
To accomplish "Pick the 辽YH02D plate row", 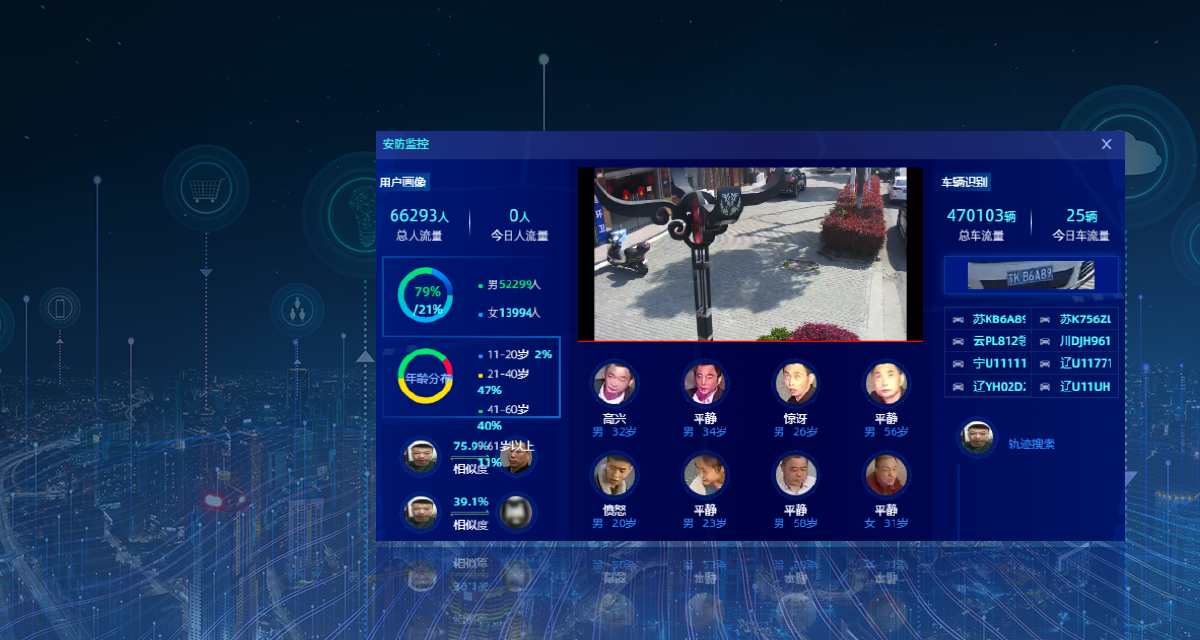I will click(x=988, y=386).
